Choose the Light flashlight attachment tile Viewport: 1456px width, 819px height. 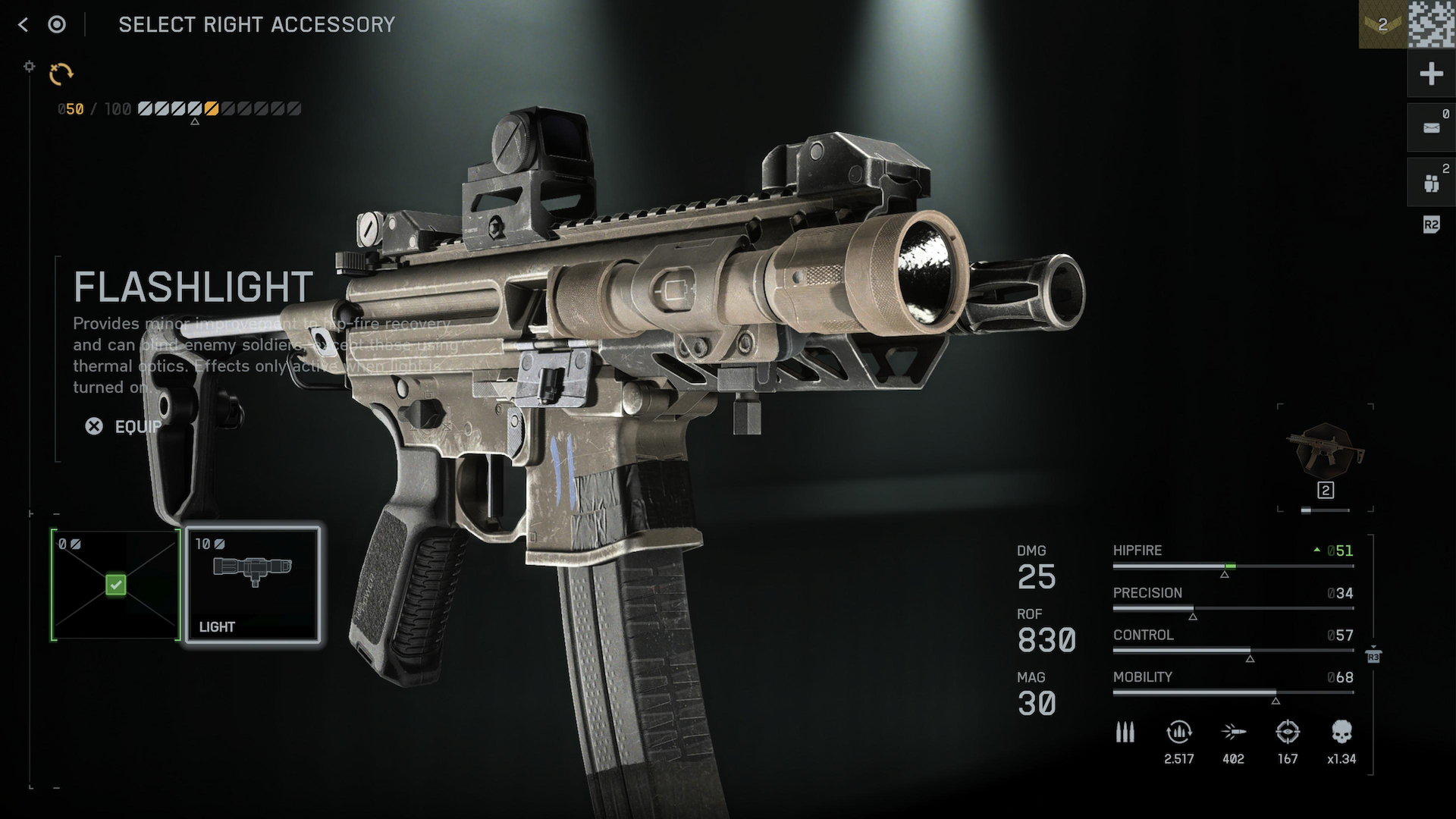253,585
